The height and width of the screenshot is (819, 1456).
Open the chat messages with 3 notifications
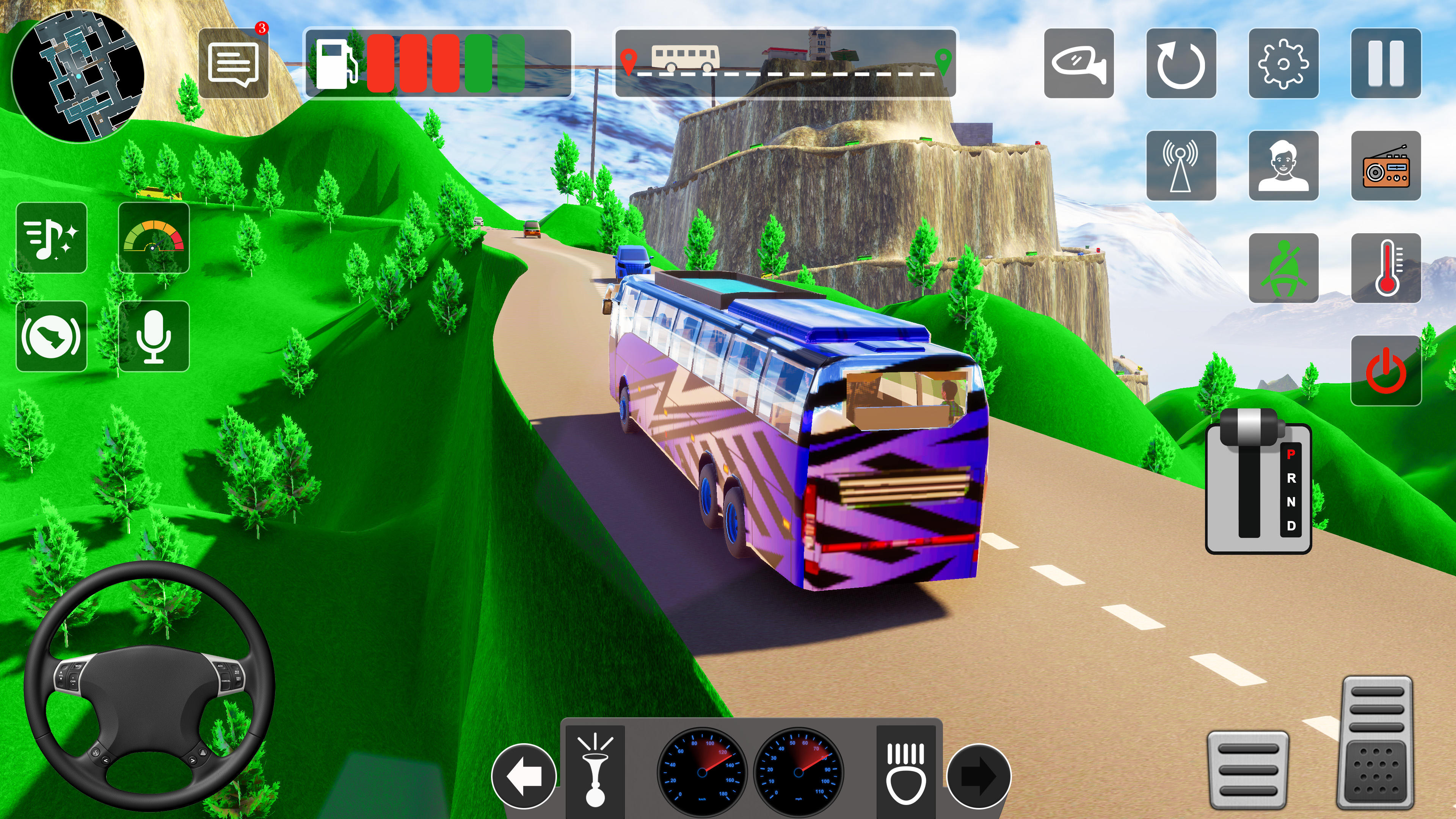(x=234, y=64)
